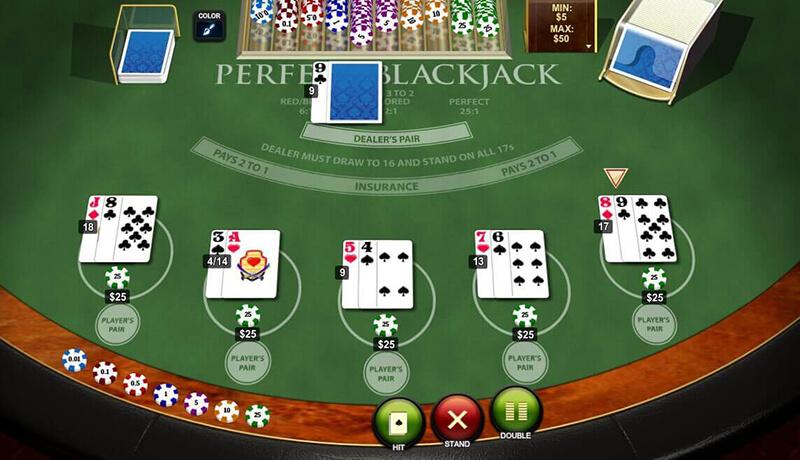Choose the 0.5 red chip

[135, 385]
